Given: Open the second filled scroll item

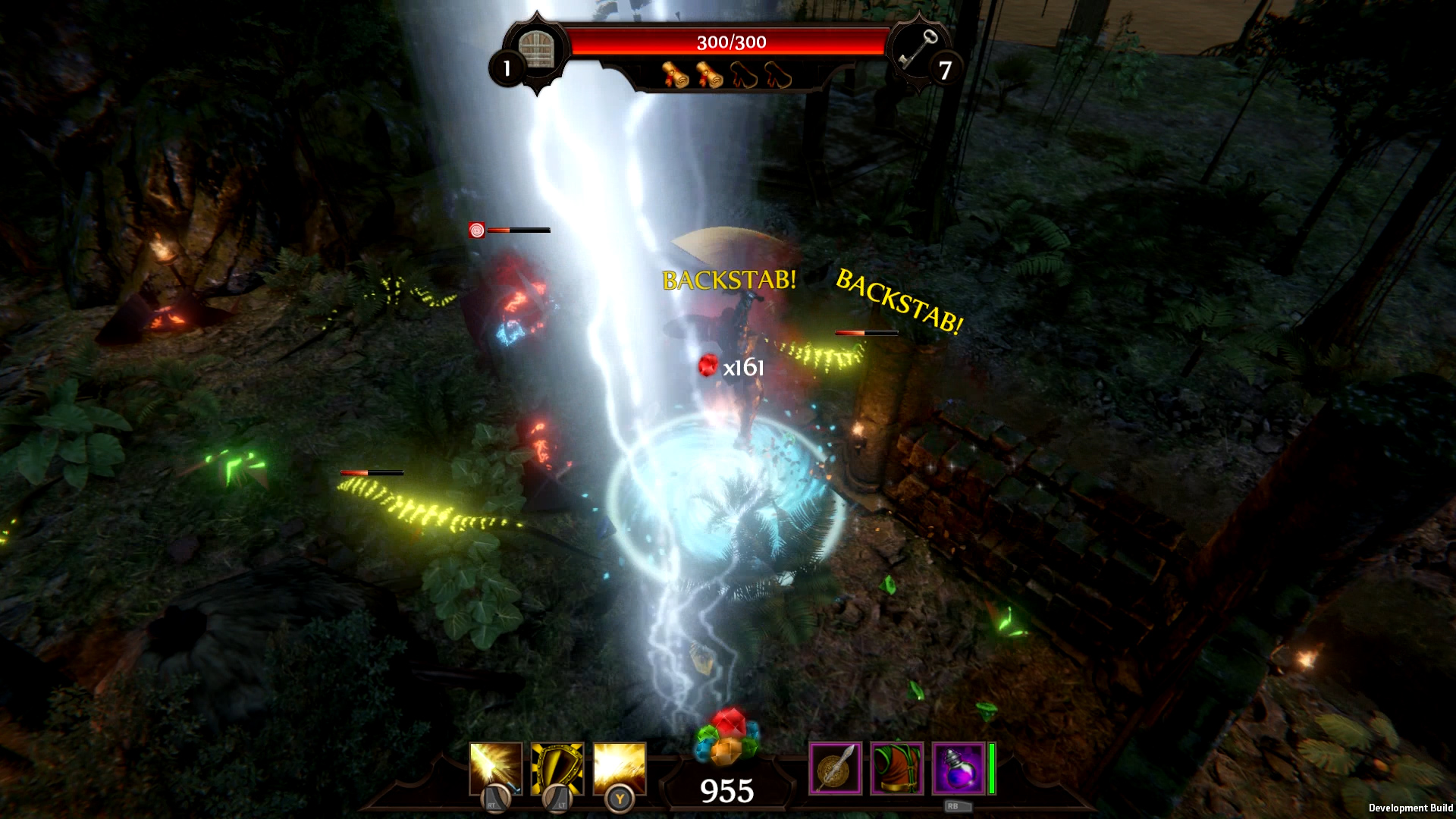Looking at the screenshot, I should (711, 76).
